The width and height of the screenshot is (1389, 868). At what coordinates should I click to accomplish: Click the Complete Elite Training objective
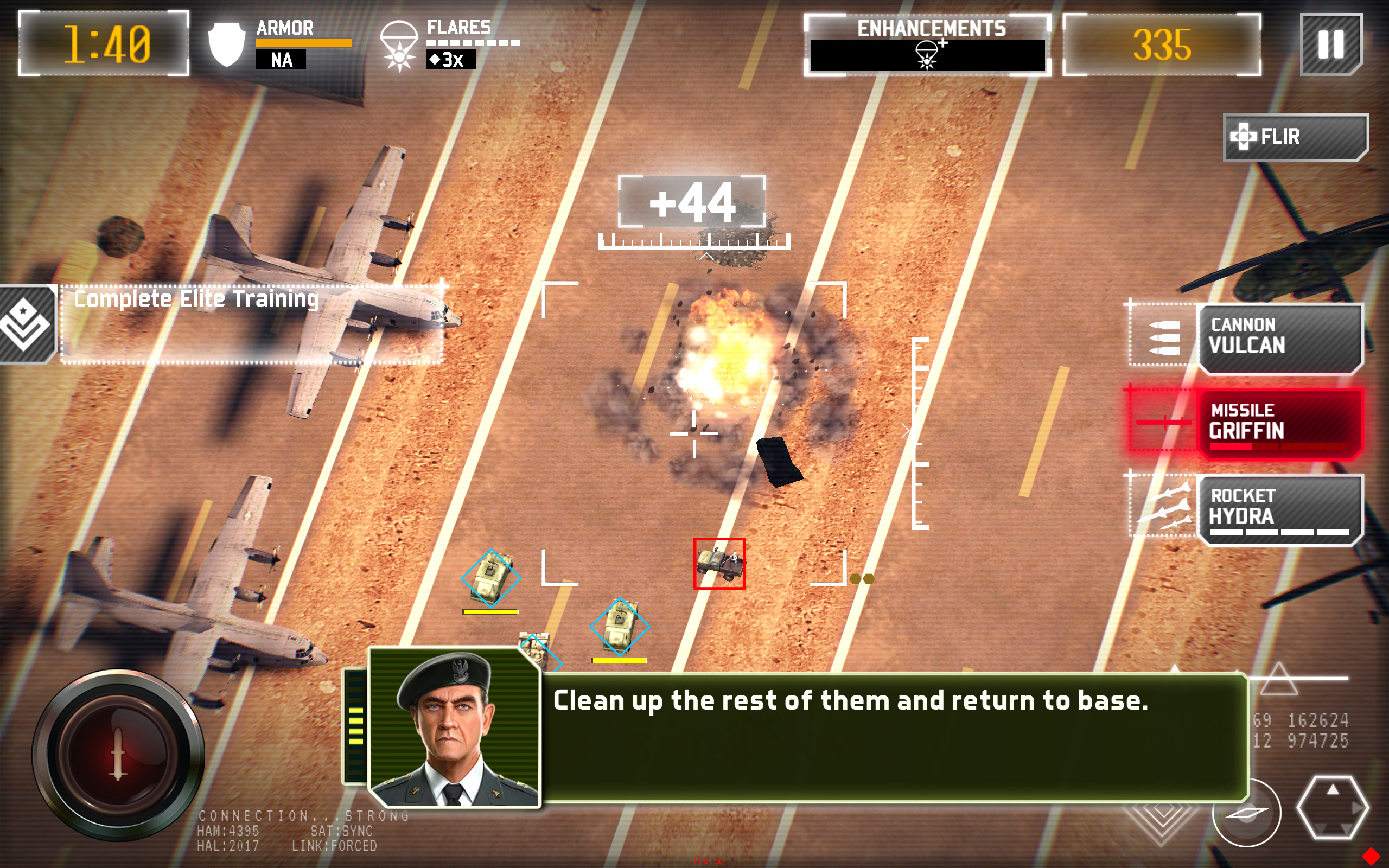251,324
